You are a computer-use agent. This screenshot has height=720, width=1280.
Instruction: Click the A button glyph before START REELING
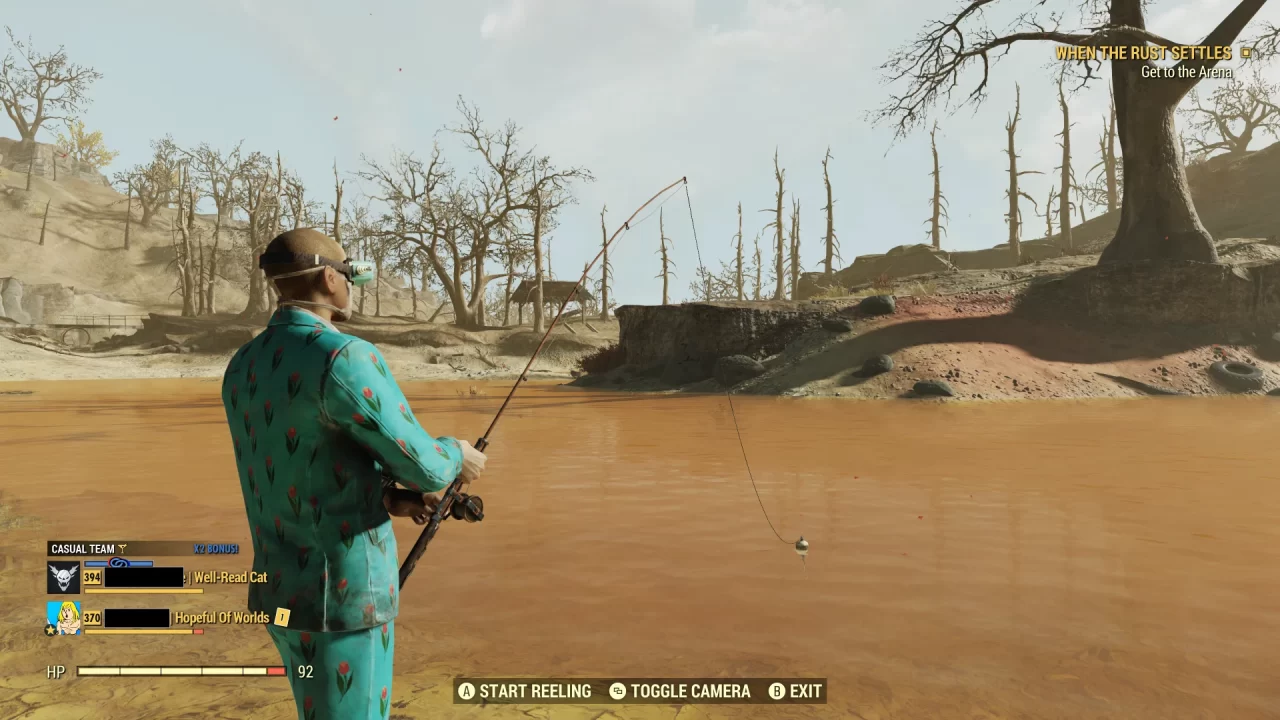click(x=466, y=691)
